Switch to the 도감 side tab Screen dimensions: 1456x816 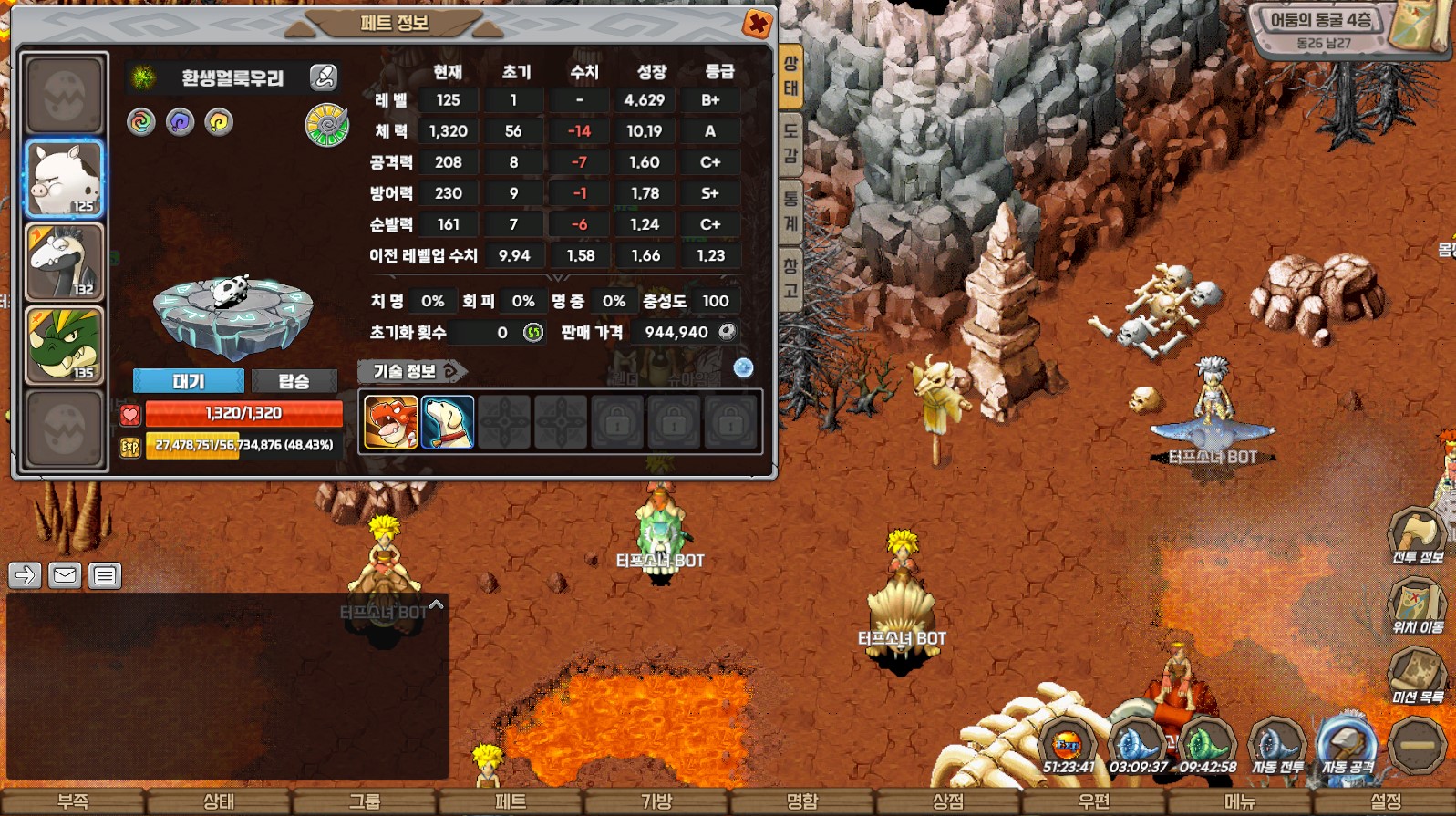point(790,144)
